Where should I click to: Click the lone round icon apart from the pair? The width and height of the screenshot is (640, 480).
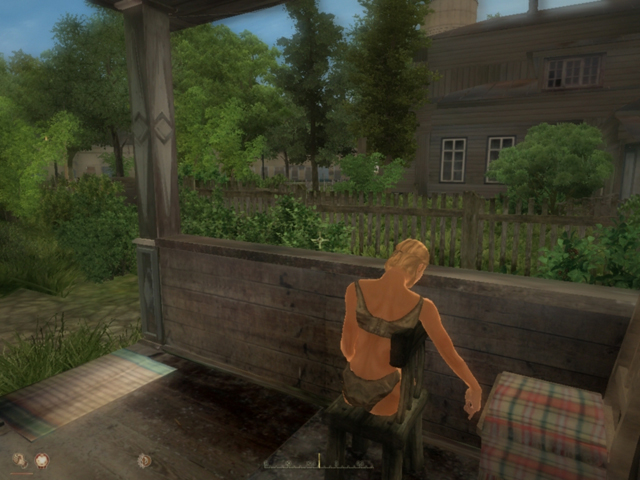[144, 460]
